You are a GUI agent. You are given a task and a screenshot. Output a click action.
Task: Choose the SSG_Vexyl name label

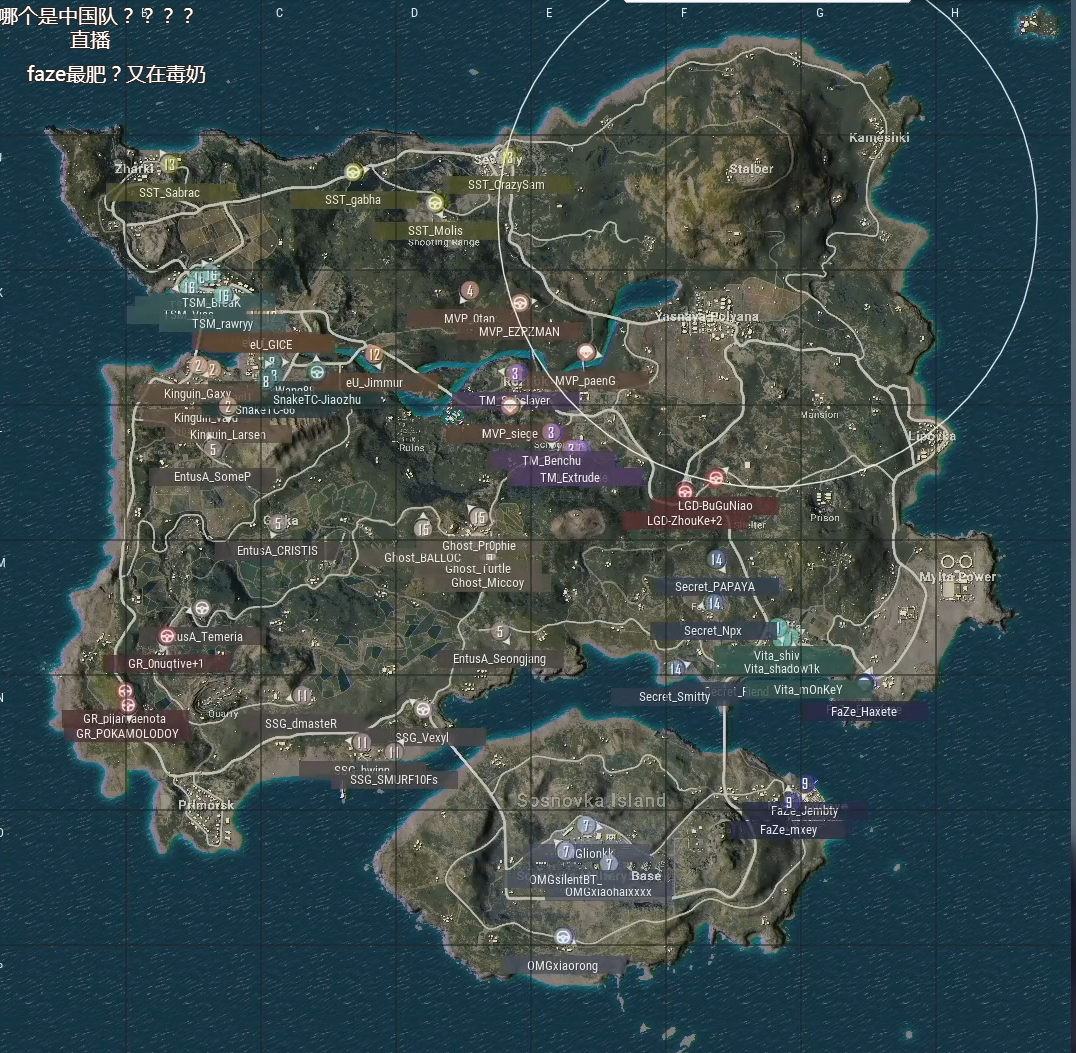[x=422, y=738]
